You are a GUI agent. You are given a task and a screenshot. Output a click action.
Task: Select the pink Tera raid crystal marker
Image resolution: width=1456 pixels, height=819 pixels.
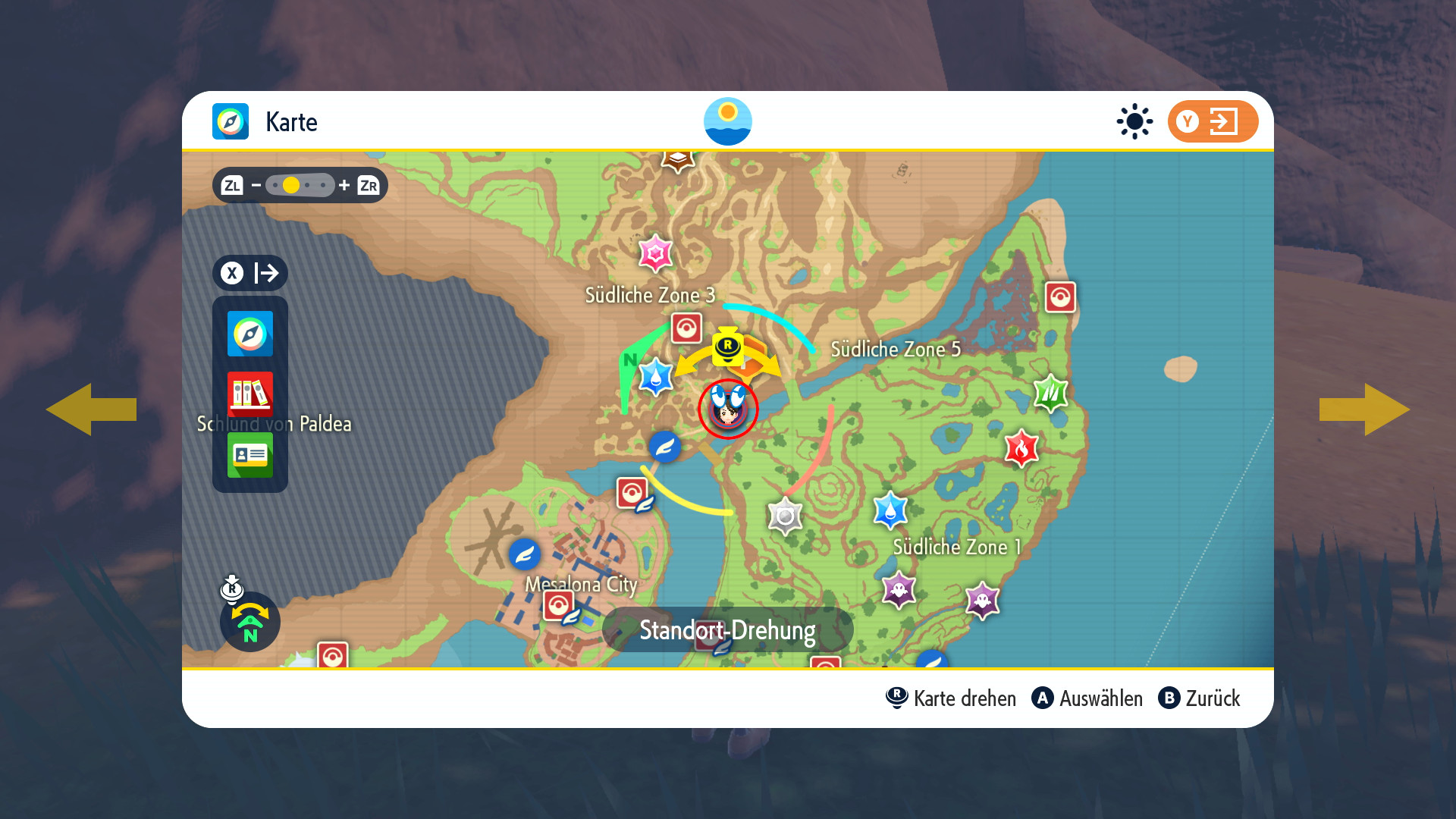655,253
